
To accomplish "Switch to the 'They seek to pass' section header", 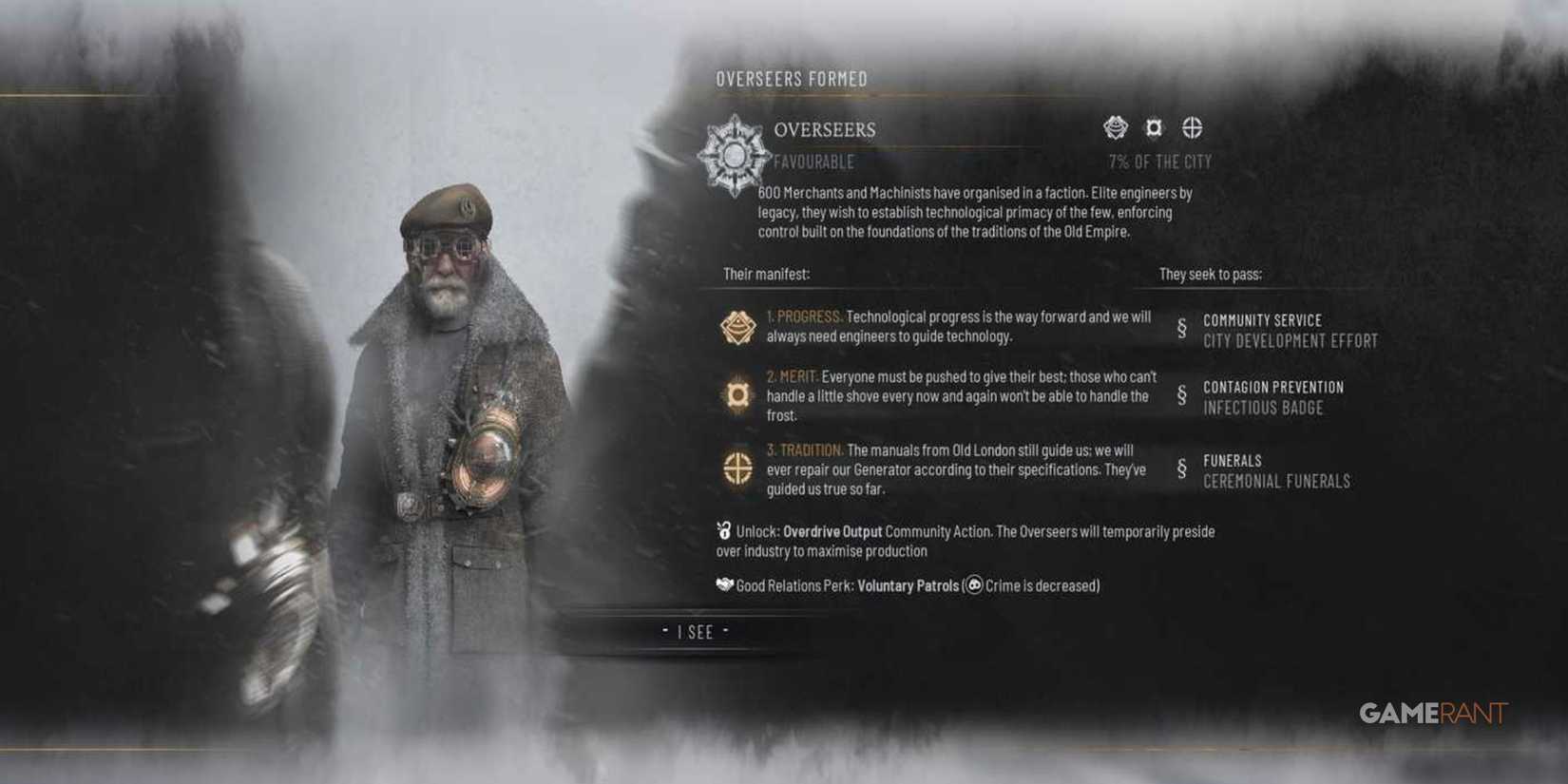I will coord(1210,273).
